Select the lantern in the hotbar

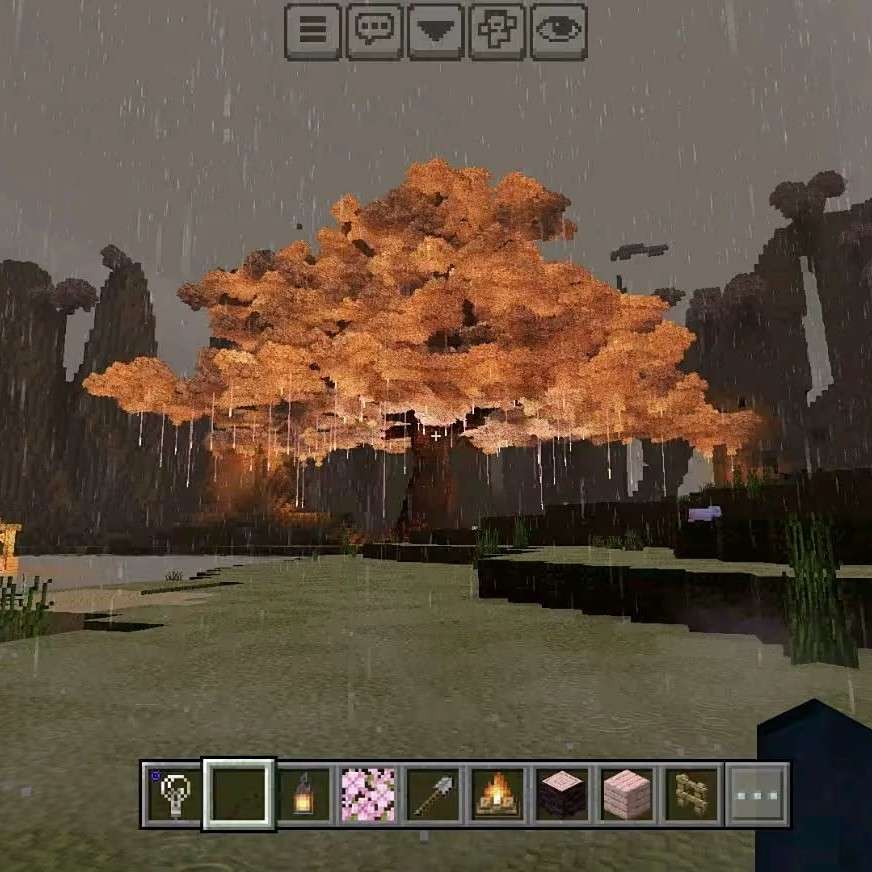pos(303,795)
